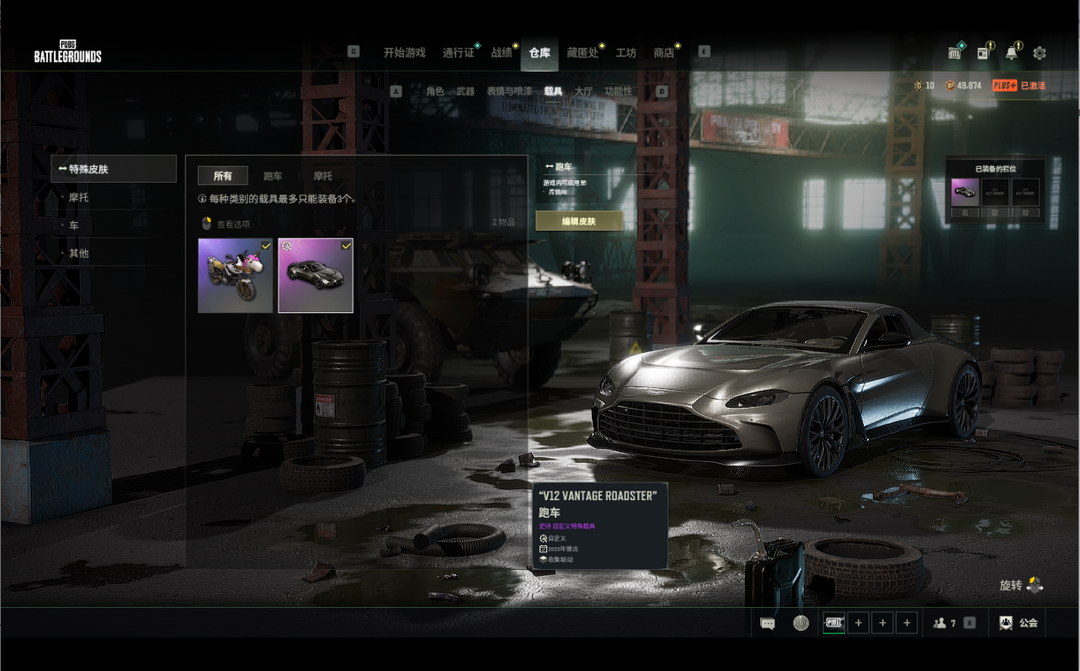
Task: Select the 藏匿处 menu entry
Action: pos(581,53)
